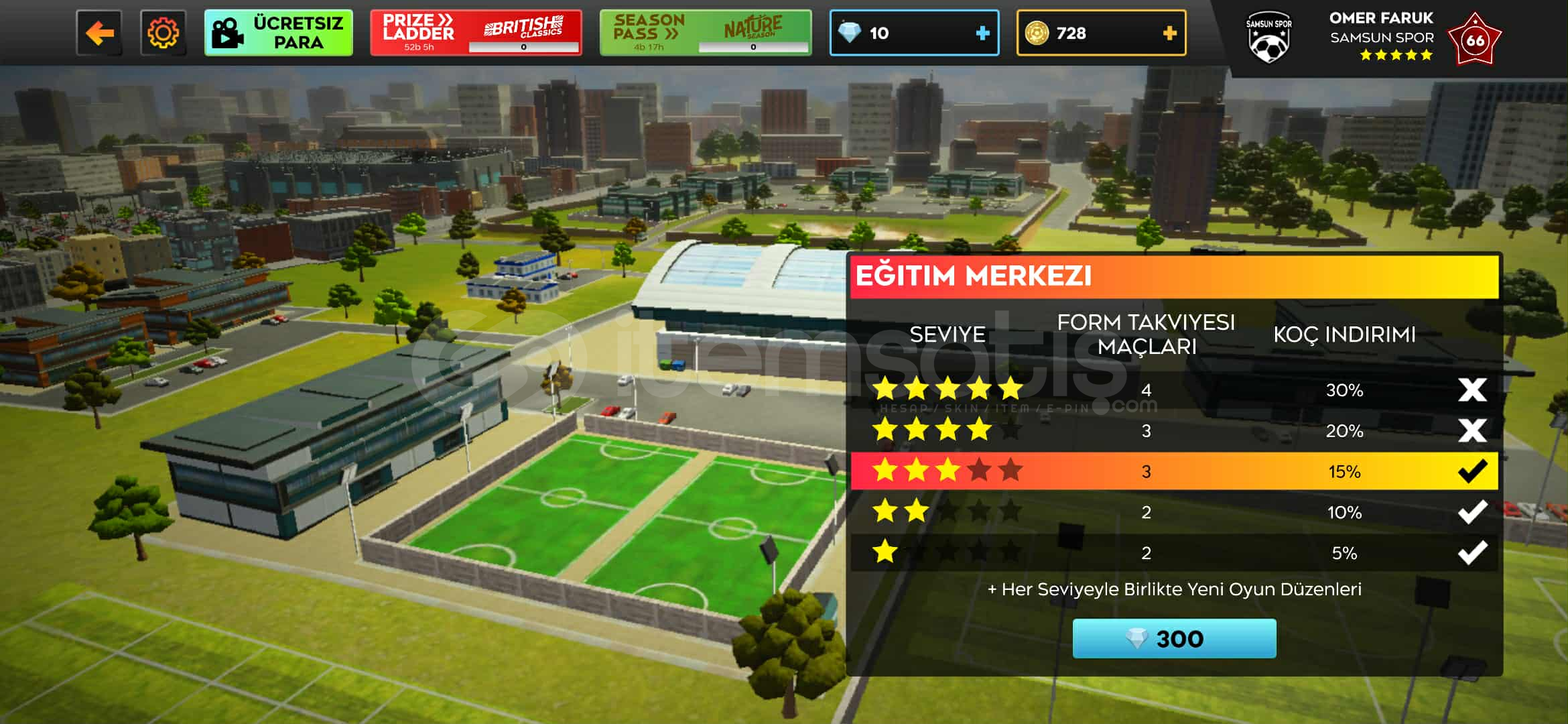
Task: Open settings via the gear icon
Action: [x=163, y=33]
